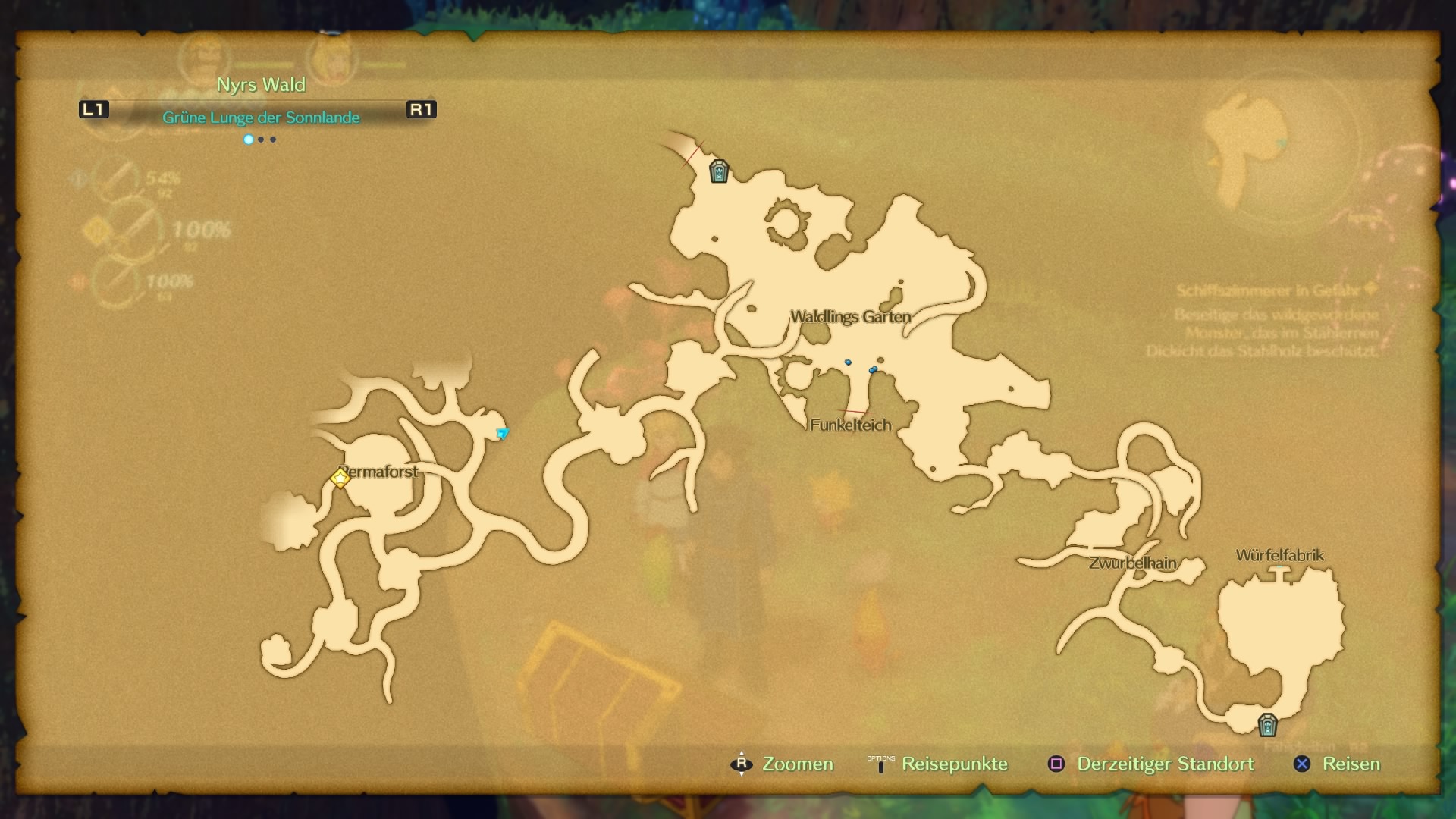Select the travel point marker above Waldlings Garten

click(718, 171)
